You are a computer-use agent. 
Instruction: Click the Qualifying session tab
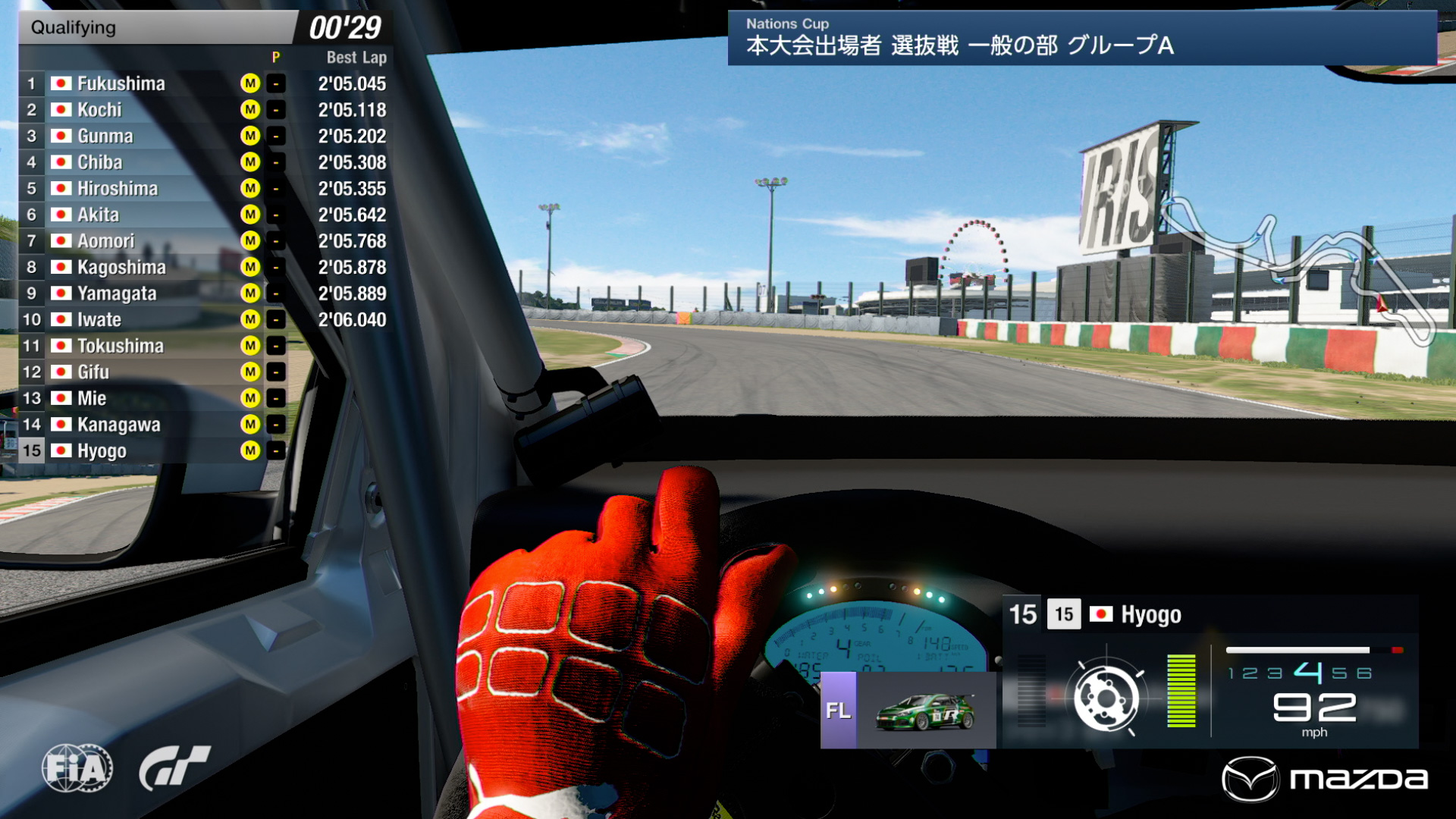72,28
